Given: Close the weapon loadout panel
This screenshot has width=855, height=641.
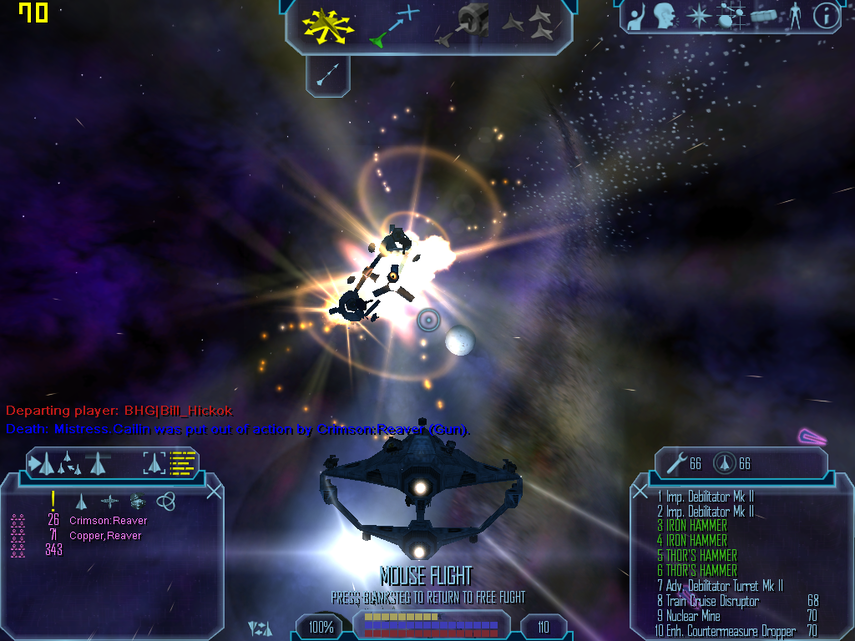Looking at the screenshot, I should point(640,491).
